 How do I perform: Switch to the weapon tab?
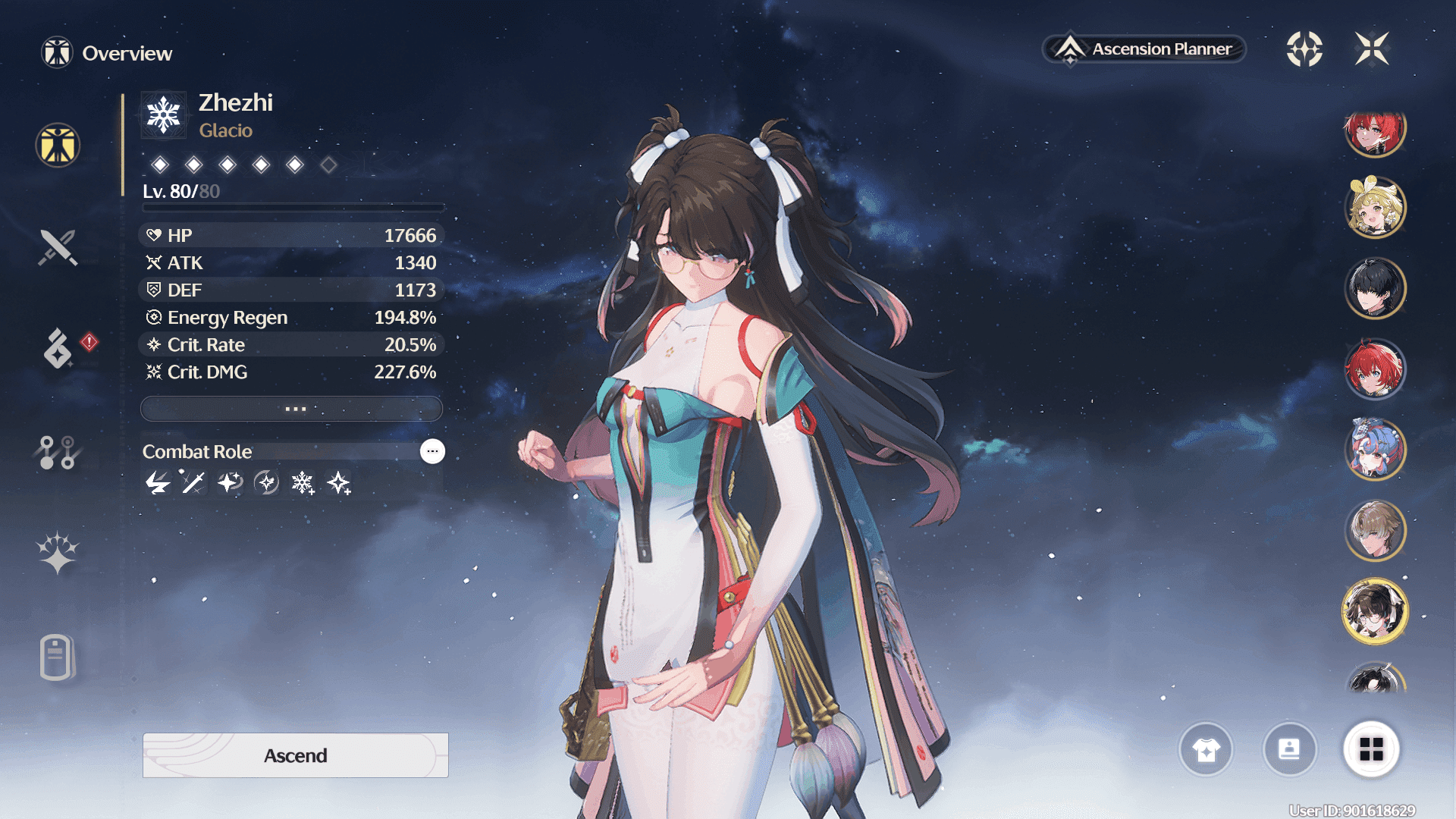click(58, 247)
